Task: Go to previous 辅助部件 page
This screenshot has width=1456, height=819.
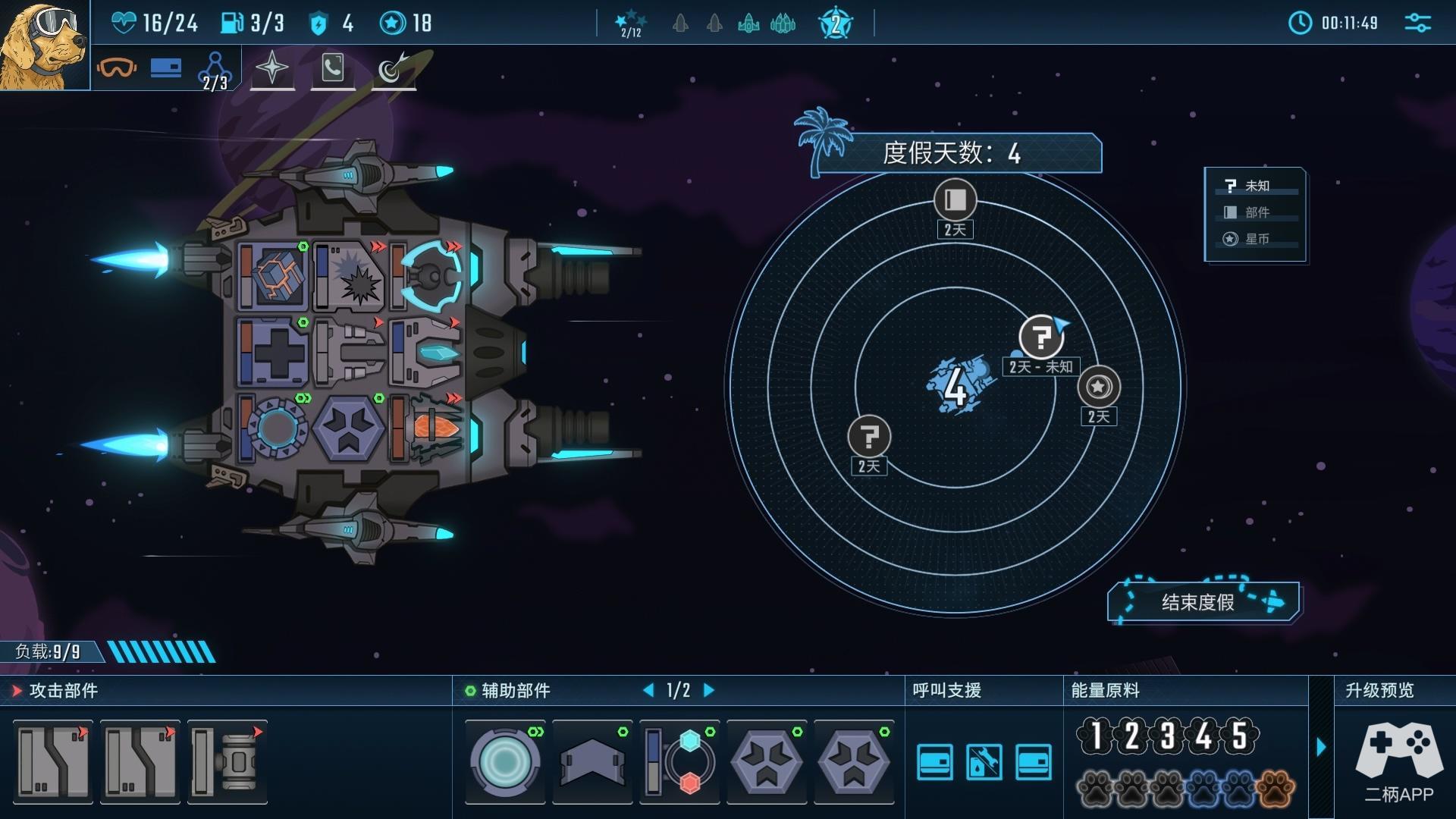Action: 648,690
